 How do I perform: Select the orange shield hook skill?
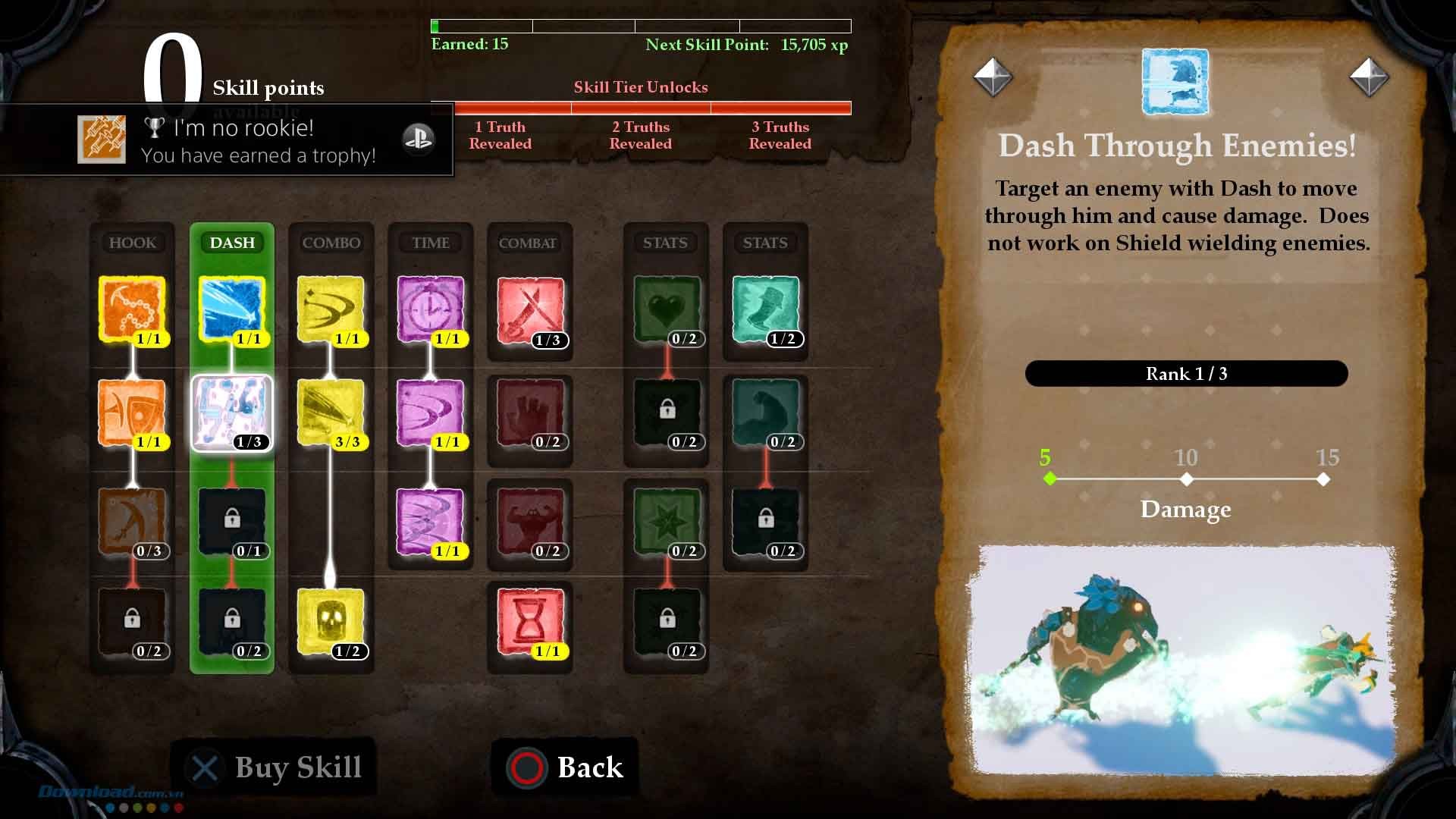point(132,413)
